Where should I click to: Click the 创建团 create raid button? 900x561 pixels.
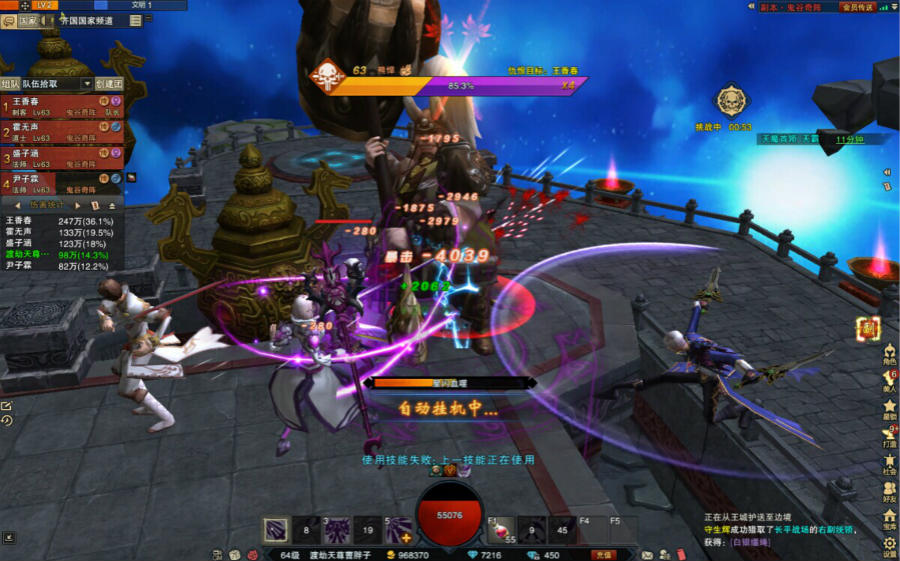109,84
